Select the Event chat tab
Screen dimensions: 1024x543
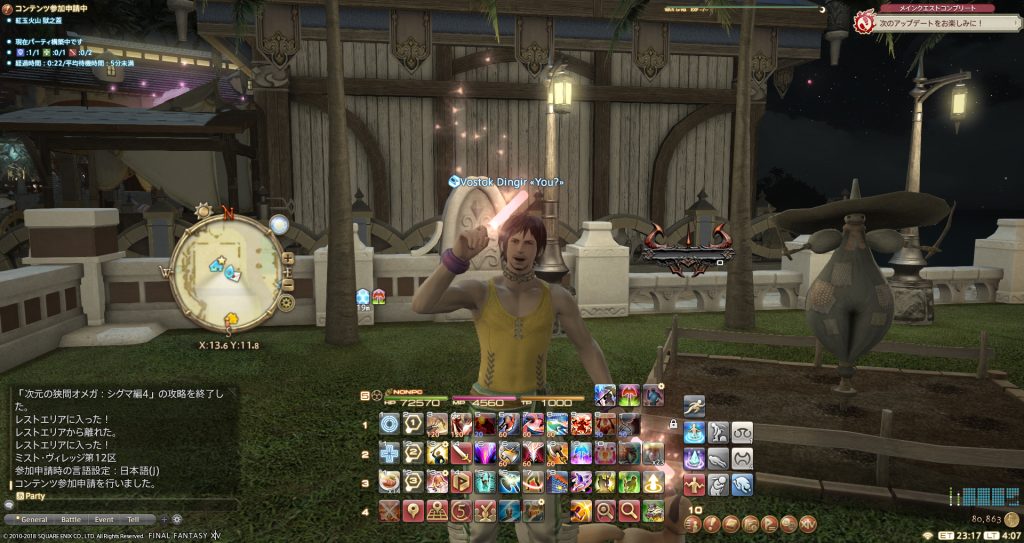click(104, 520)
